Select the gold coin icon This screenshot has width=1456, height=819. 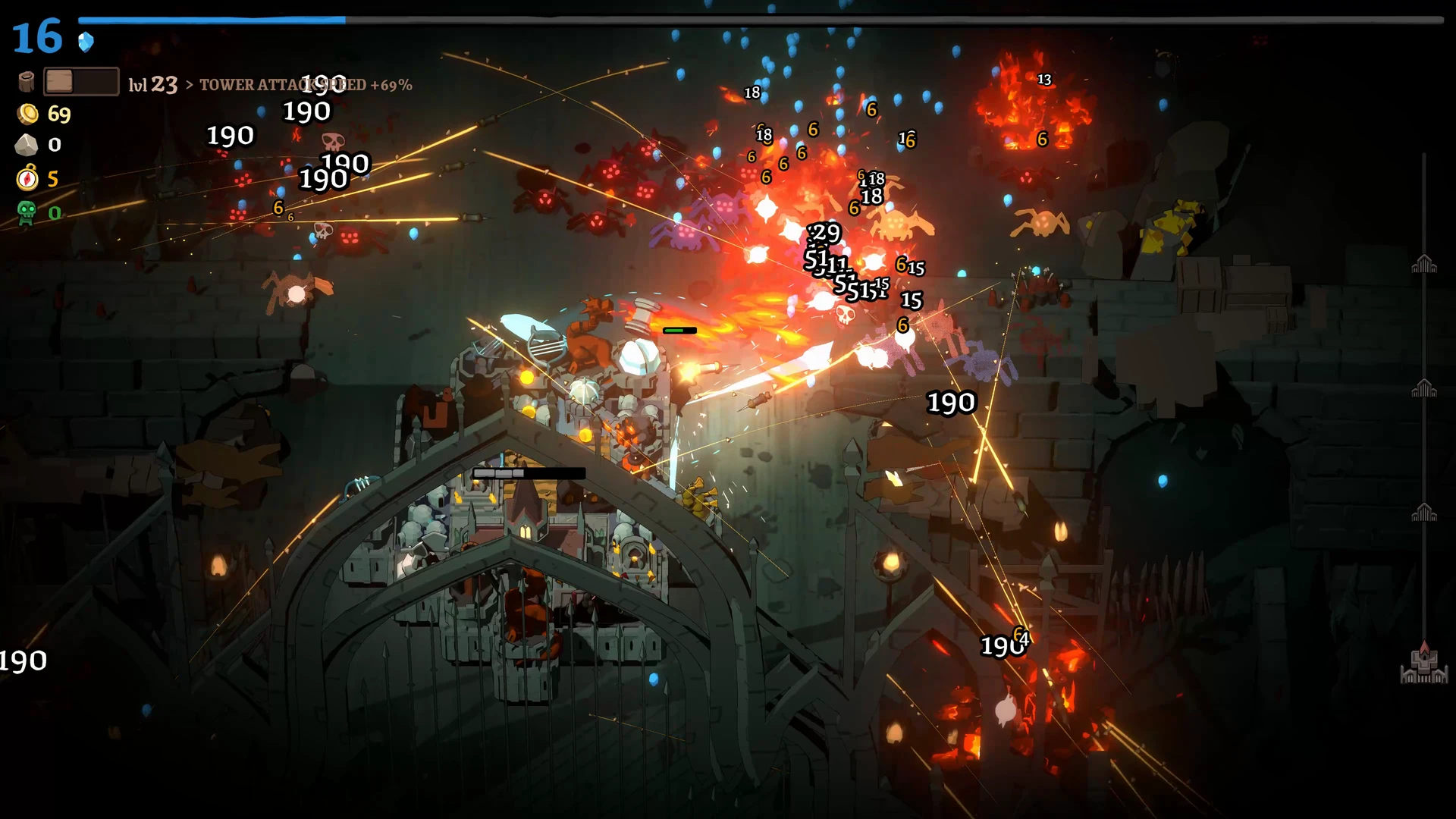28,115
